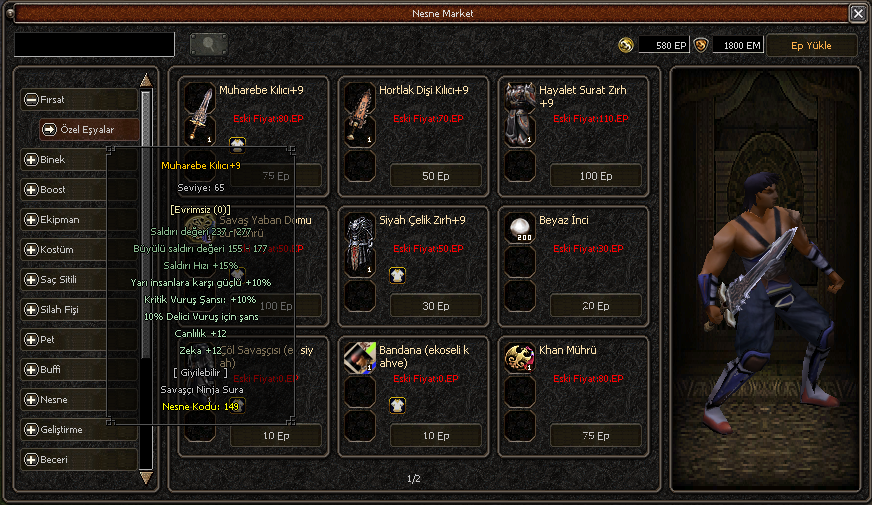Buy Hortlak Dişi Kılıcı+9 for 50 Ep
872x505 pixels.
pyautogui.click(x=435, y=176)
